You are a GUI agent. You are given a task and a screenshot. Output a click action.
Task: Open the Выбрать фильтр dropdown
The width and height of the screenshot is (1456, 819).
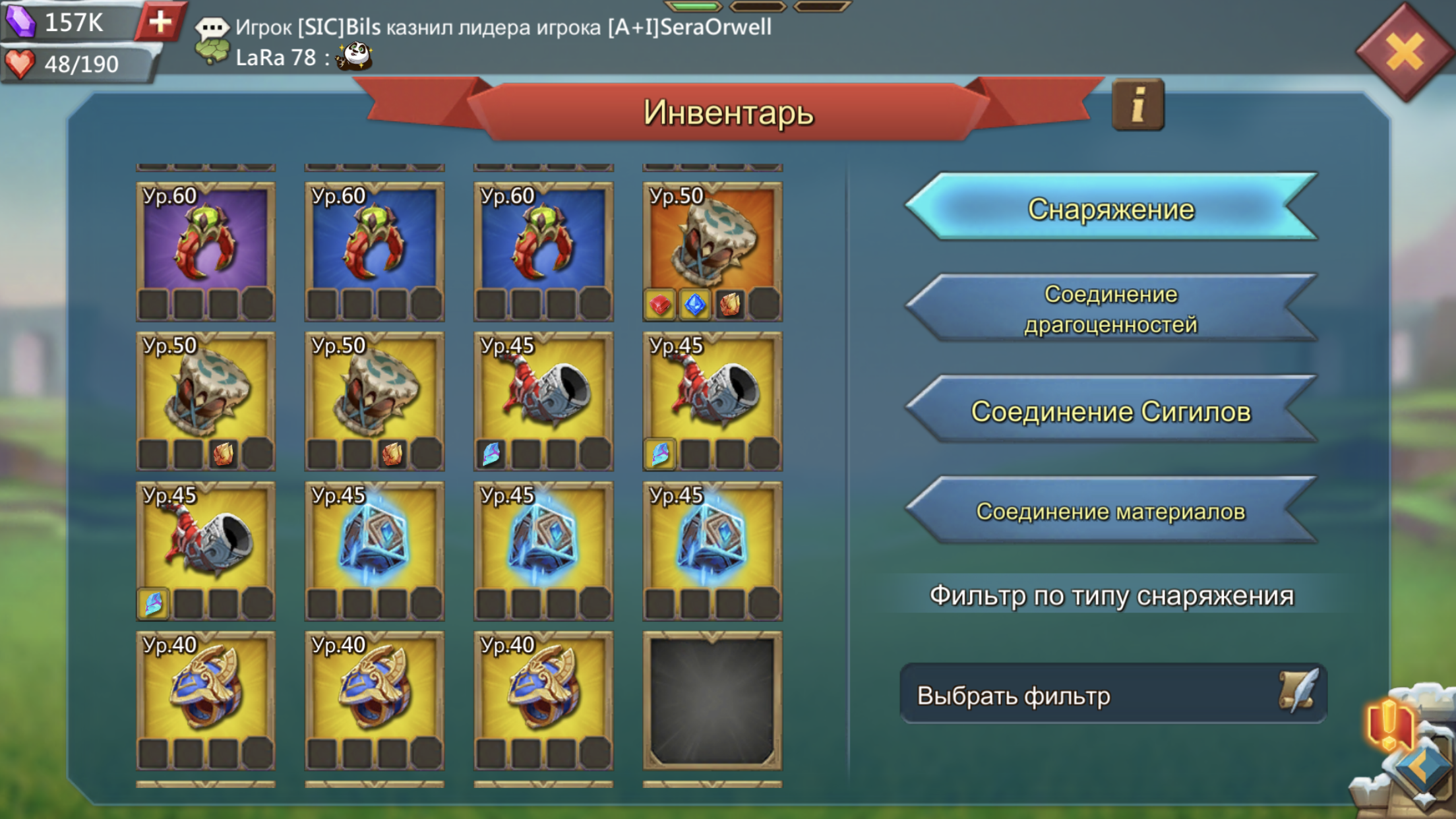coord(1112,695)
